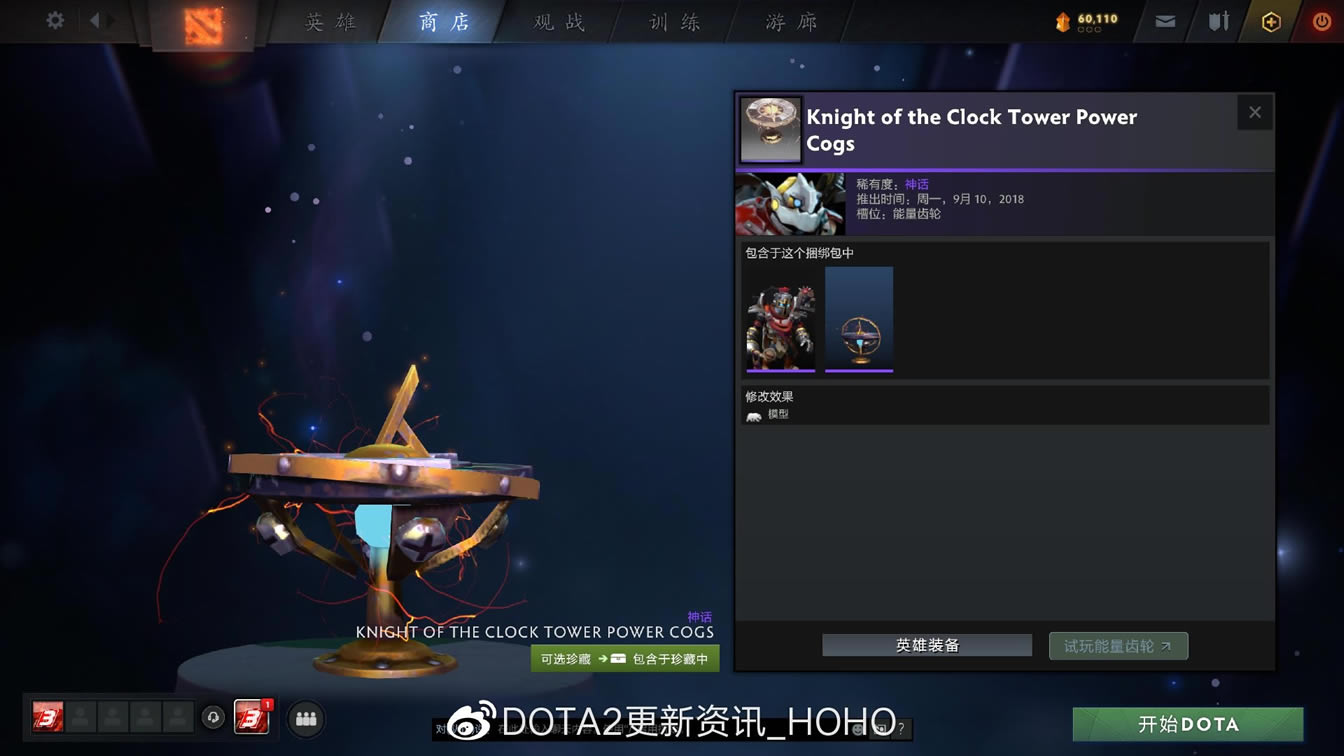Open the friends list icon
This screenshot has width=1344, height=756.
pyautogui.click(x=305, y=719)
